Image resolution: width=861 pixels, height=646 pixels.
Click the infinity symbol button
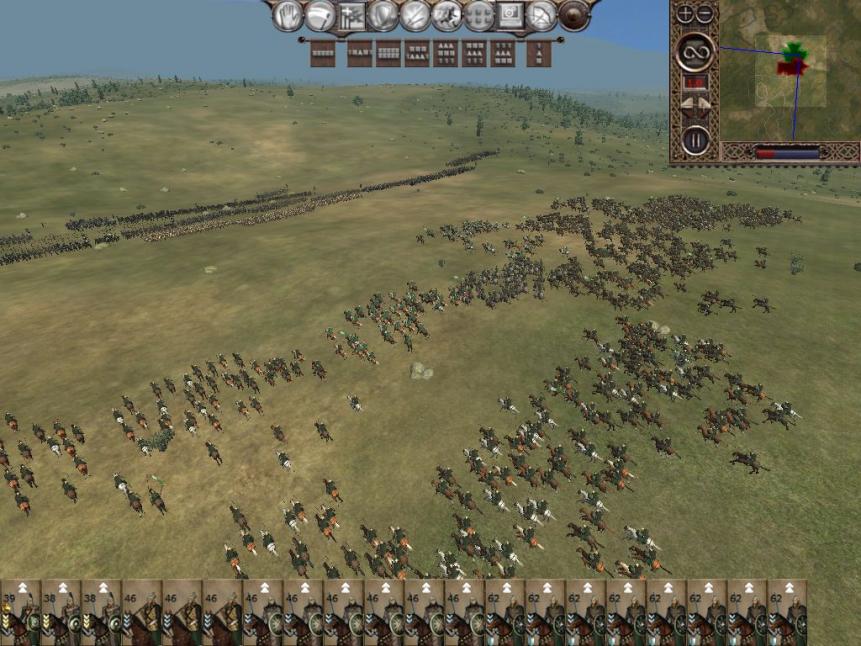point(694,51)
